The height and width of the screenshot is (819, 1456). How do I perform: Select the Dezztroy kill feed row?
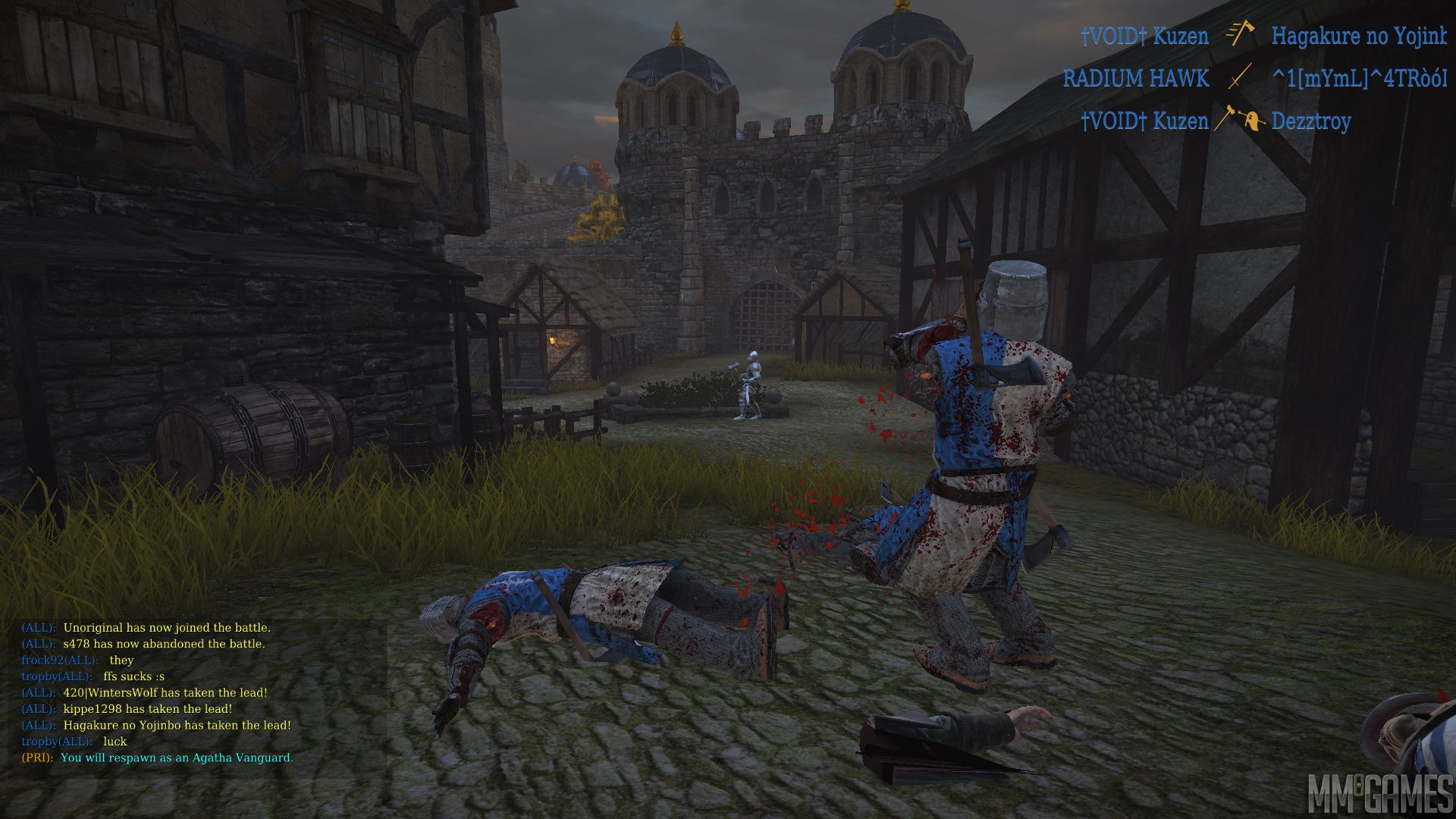pos(1216,121)
